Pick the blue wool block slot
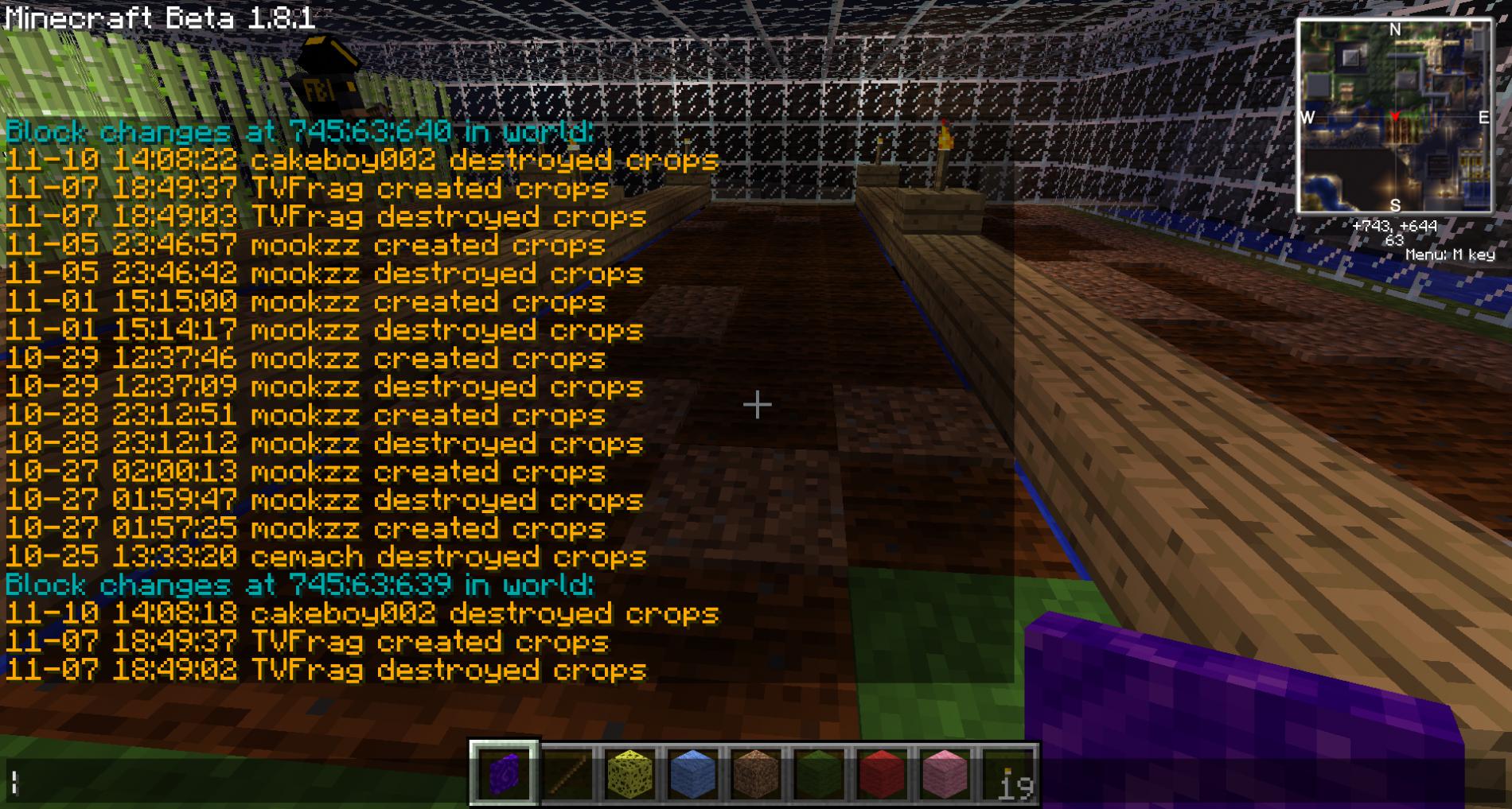The height and width of the screenshot is (809, 1512). 692,773
